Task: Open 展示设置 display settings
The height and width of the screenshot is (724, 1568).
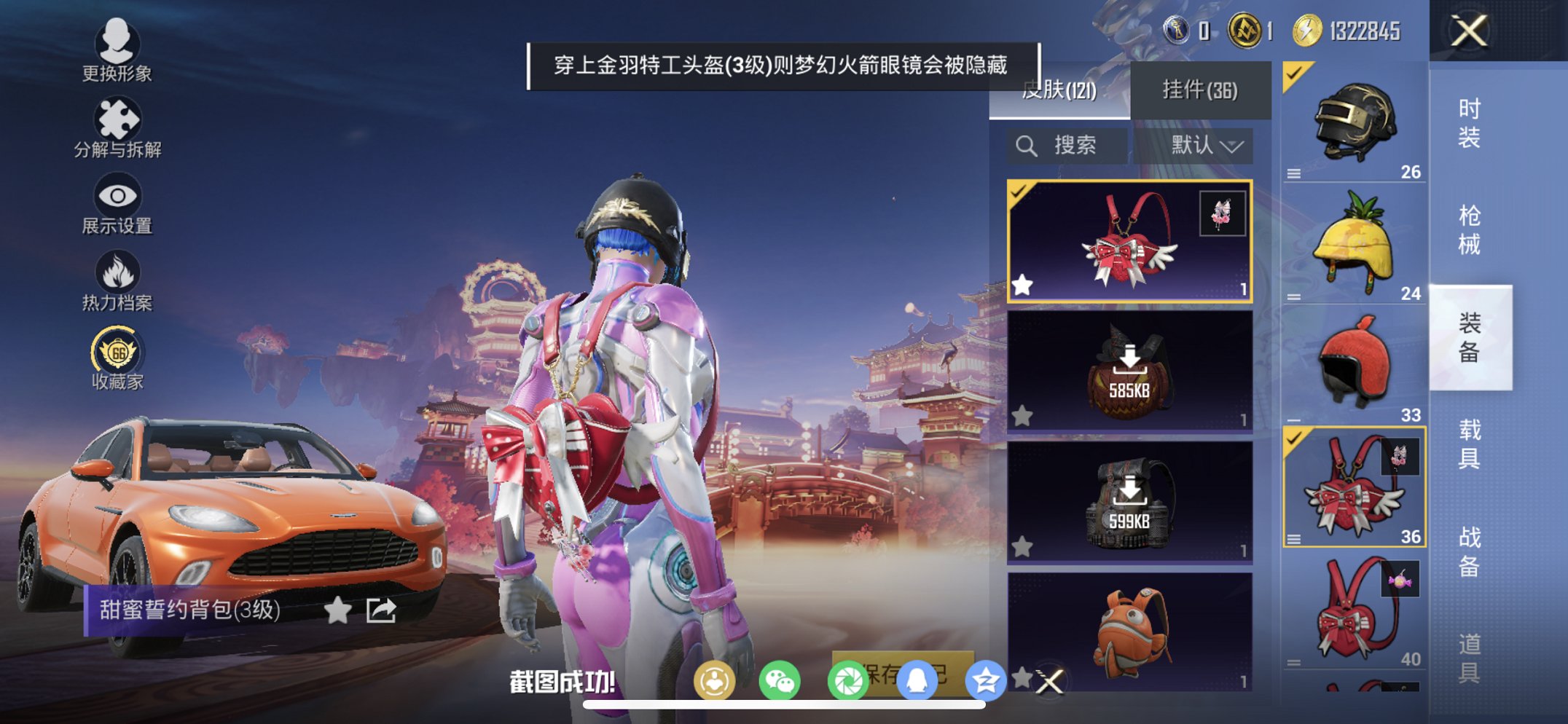Action: 117,197
